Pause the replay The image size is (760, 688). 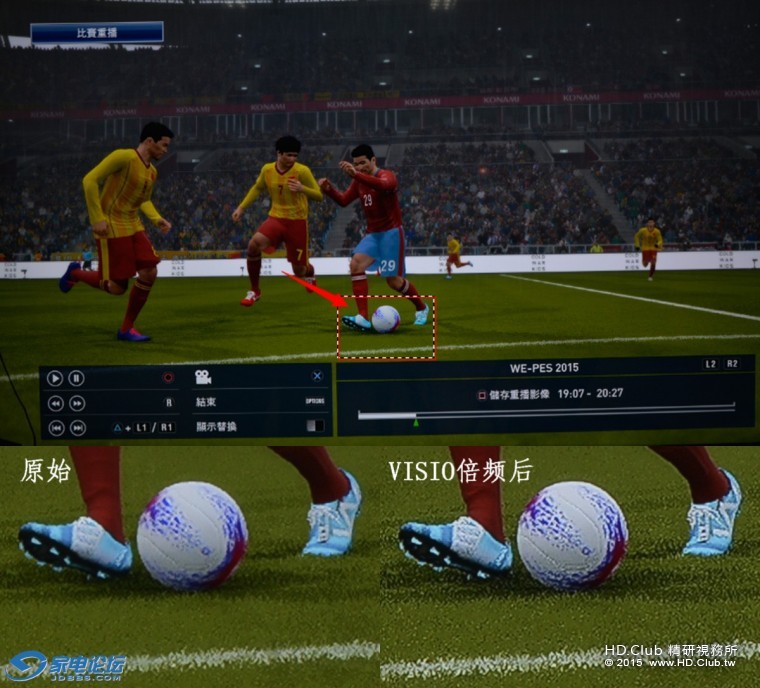(x=76, y=378)
